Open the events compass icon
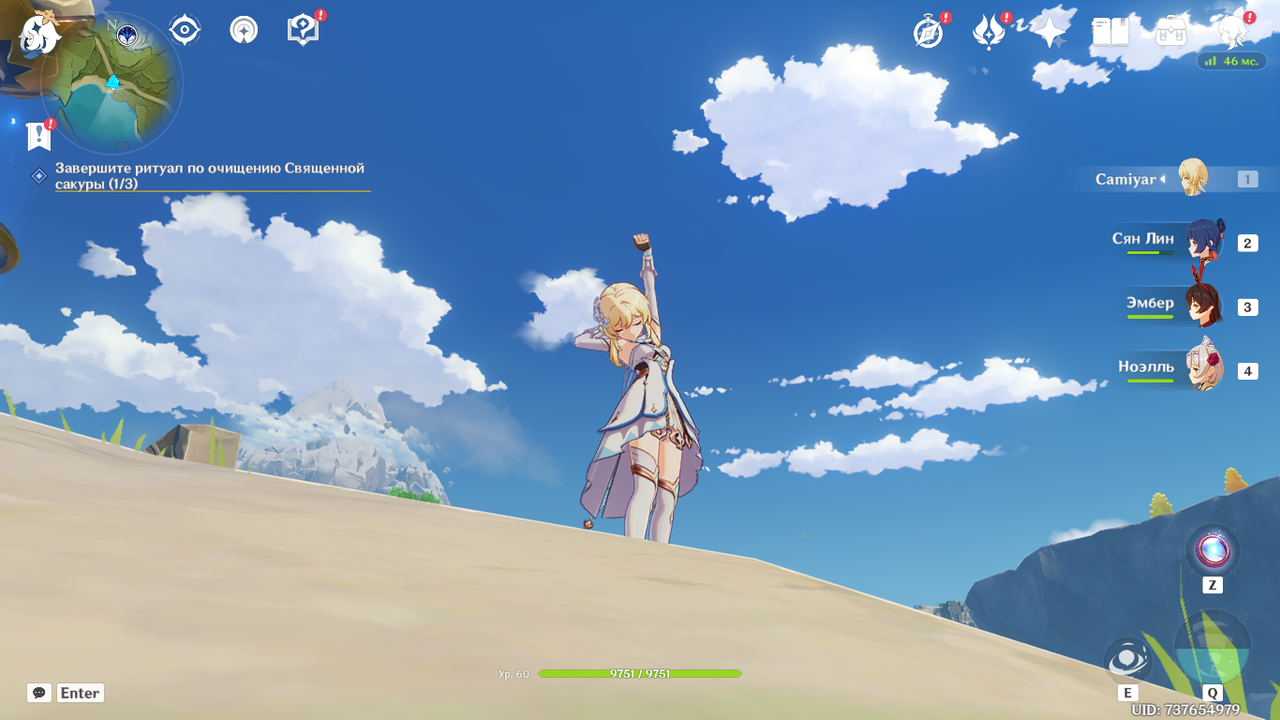This screenshot has height=720, width=1280. point(928,32)
